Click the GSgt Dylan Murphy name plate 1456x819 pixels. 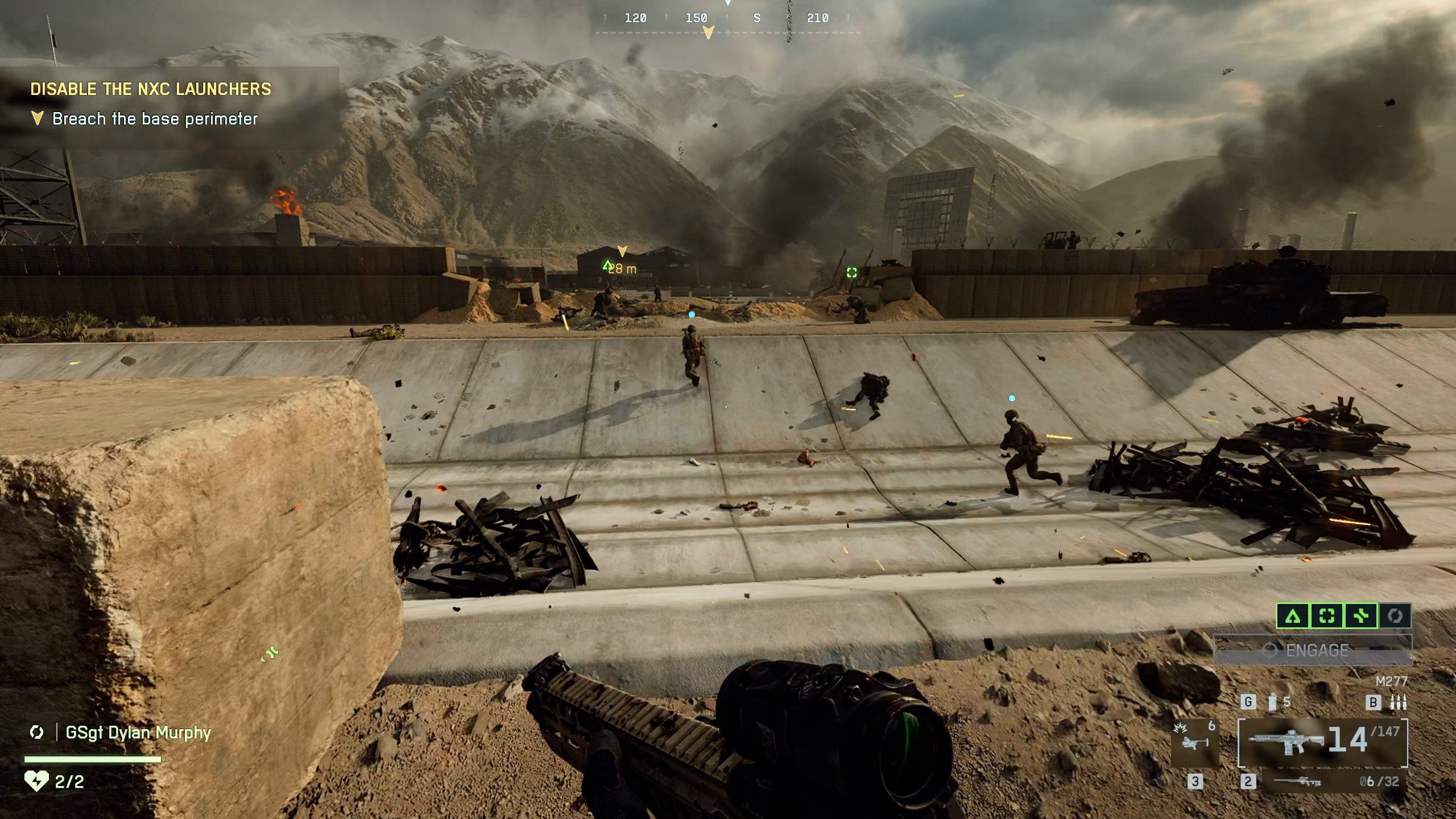click(x=138, y=733)
